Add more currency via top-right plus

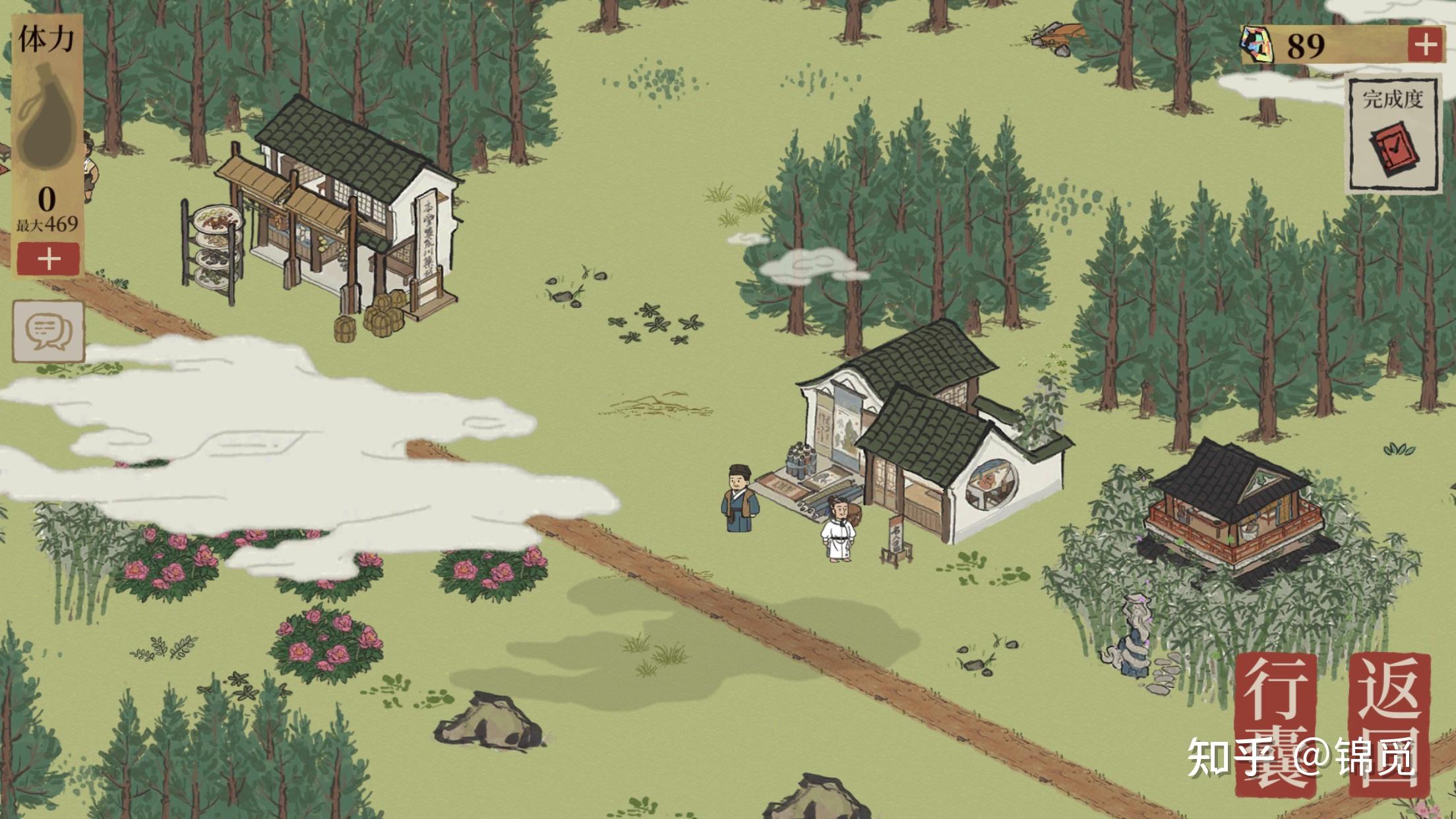(x=1426, y=45)
